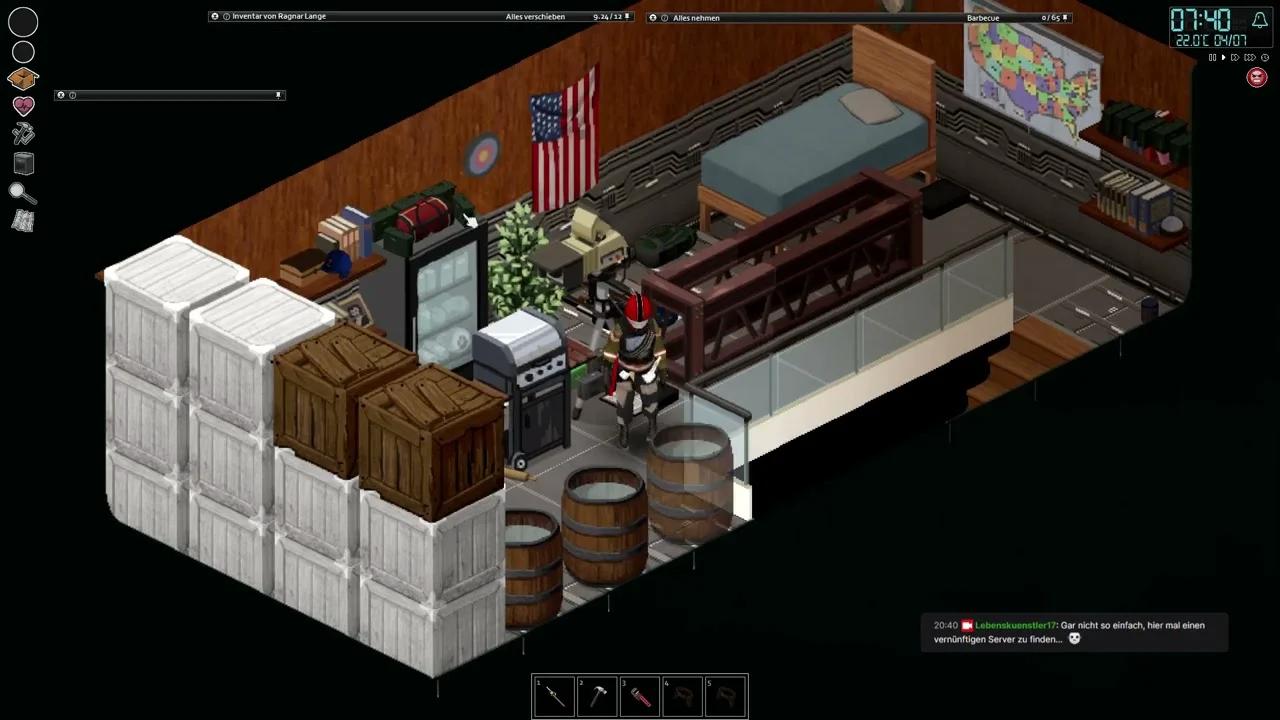Viewport: 1280px width, 720px height.
Task: Open the inventory via the cardboard box icon
Action: coord(22,78)
